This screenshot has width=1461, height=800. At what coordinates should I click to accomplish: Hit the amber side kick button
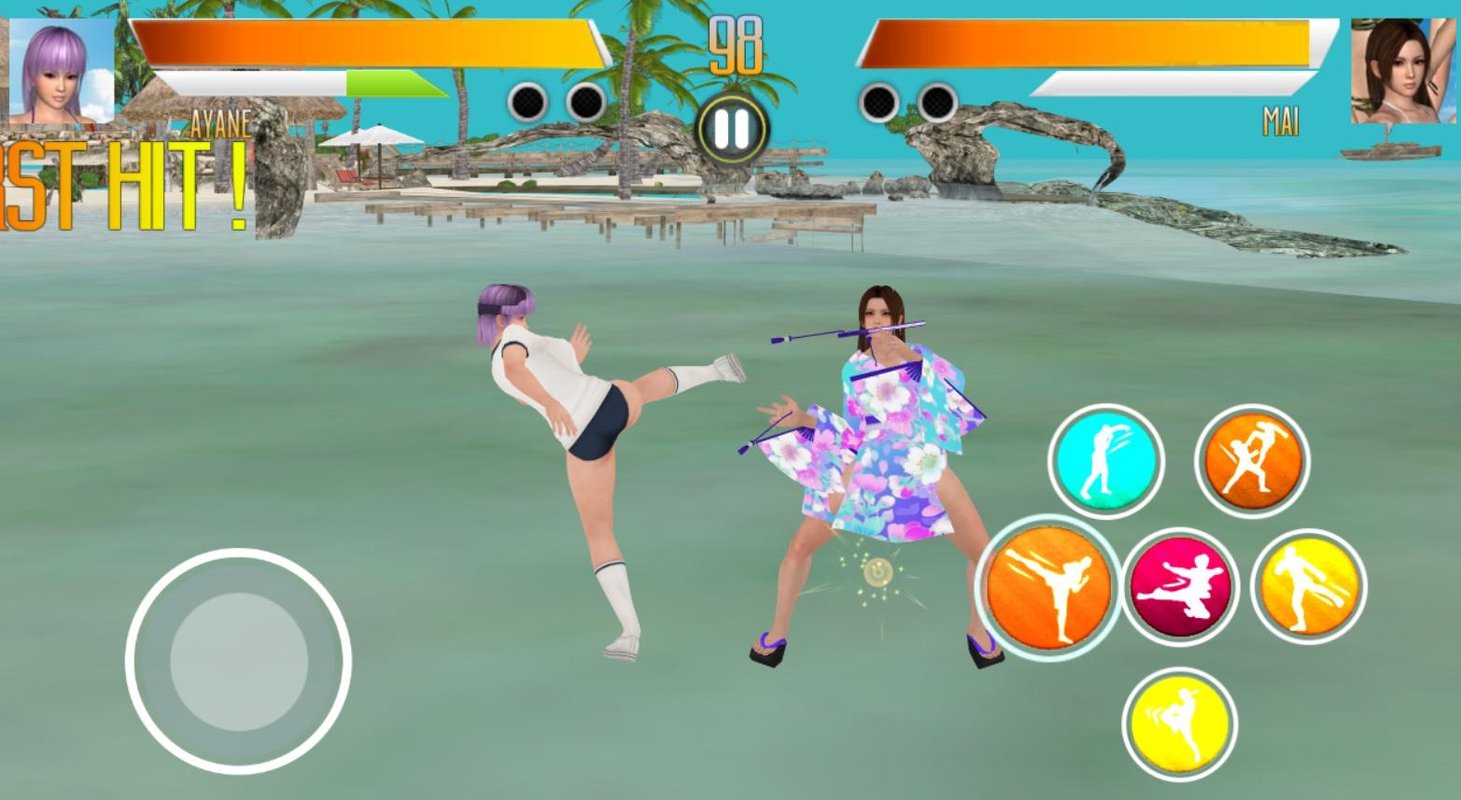click(1309, 587)
